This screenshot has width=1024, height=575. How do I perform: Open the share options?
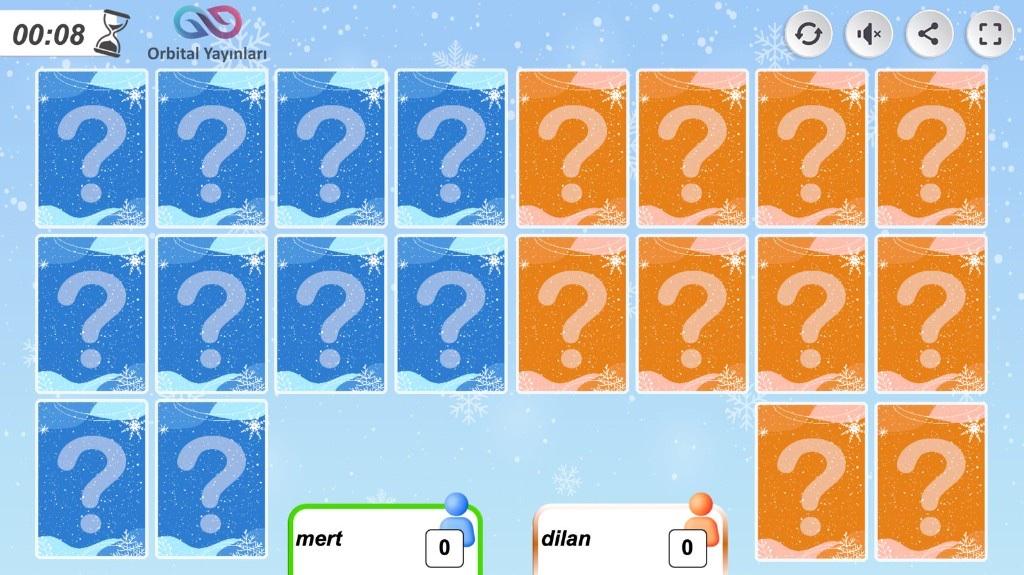click(929, 35)
